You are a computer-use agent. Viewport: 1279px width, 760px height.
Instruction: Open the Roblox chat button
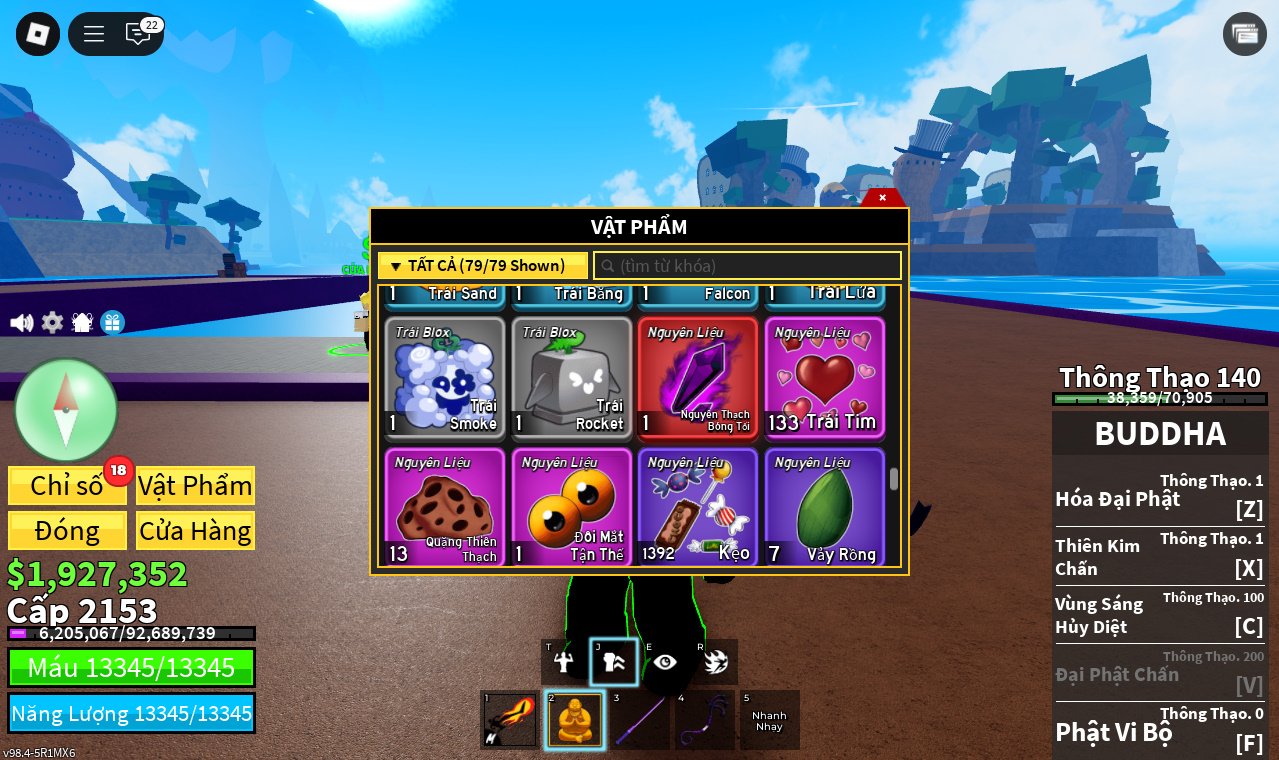click(138, 34)
